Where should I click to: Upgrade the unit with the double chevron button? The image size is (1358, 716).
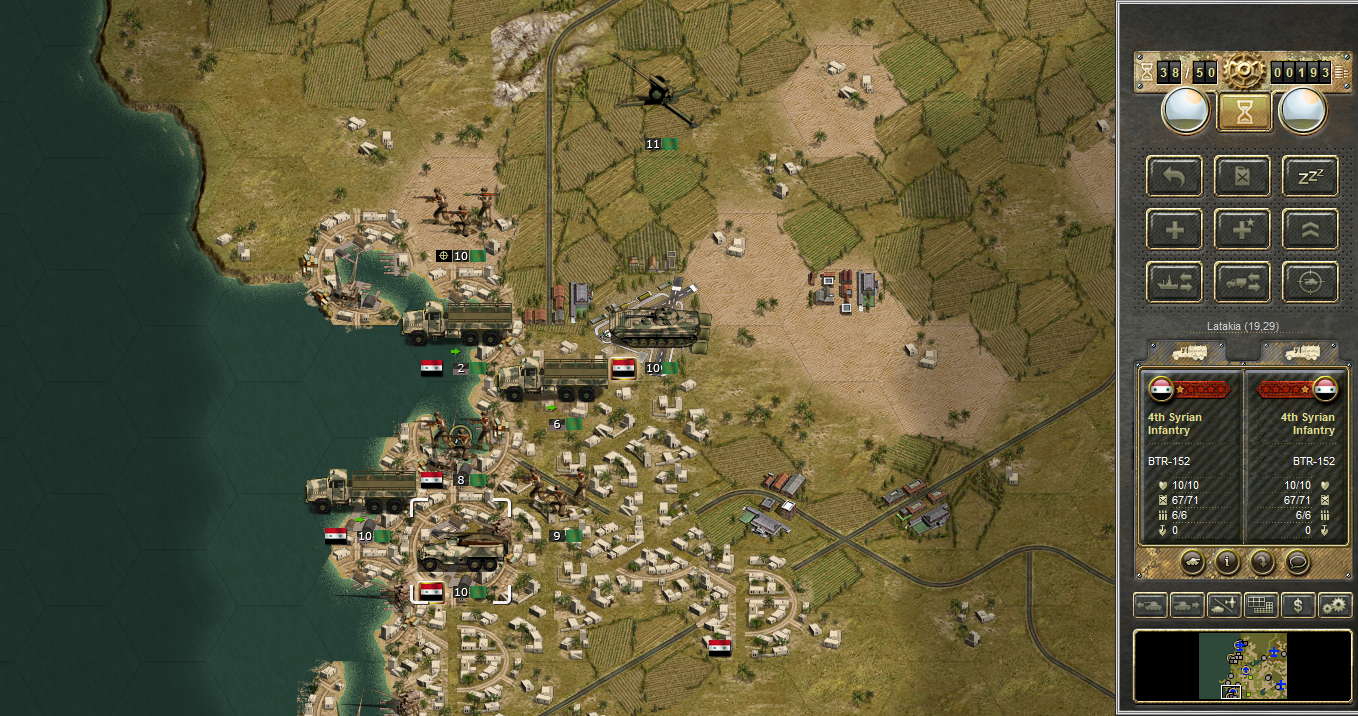point(1310,229)
